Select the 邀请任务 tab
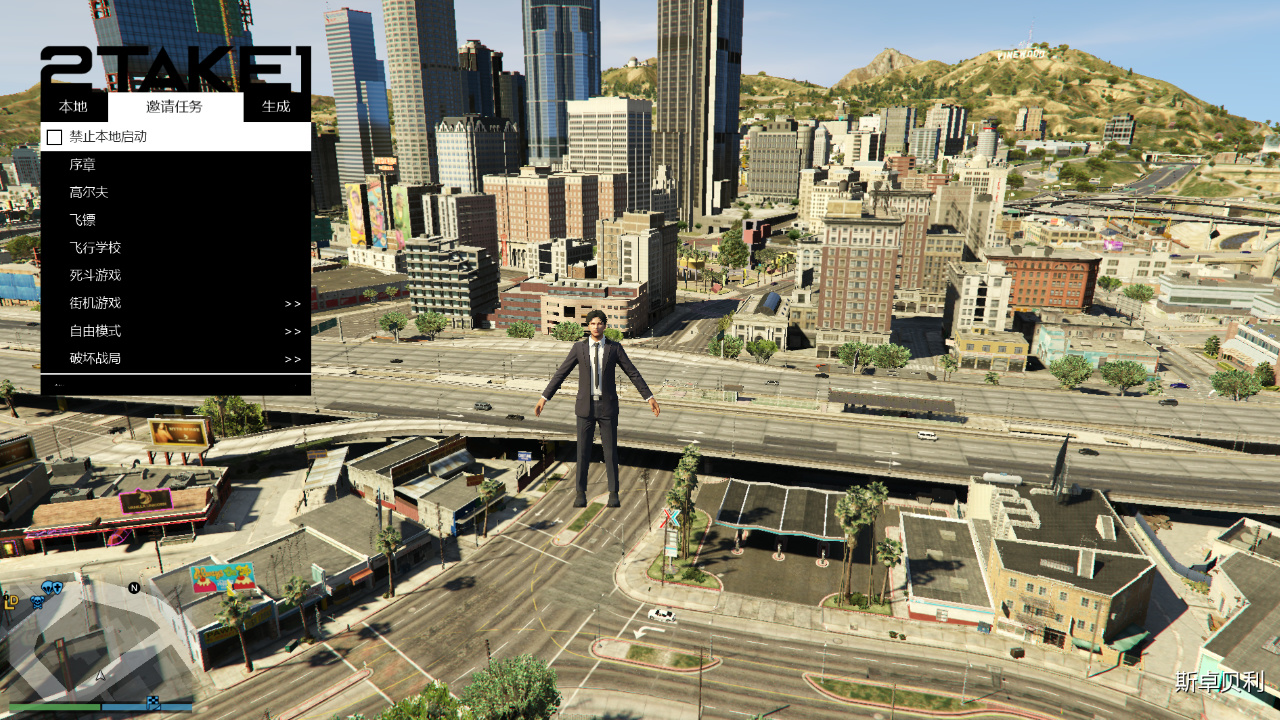 click(x=173, y=106)
